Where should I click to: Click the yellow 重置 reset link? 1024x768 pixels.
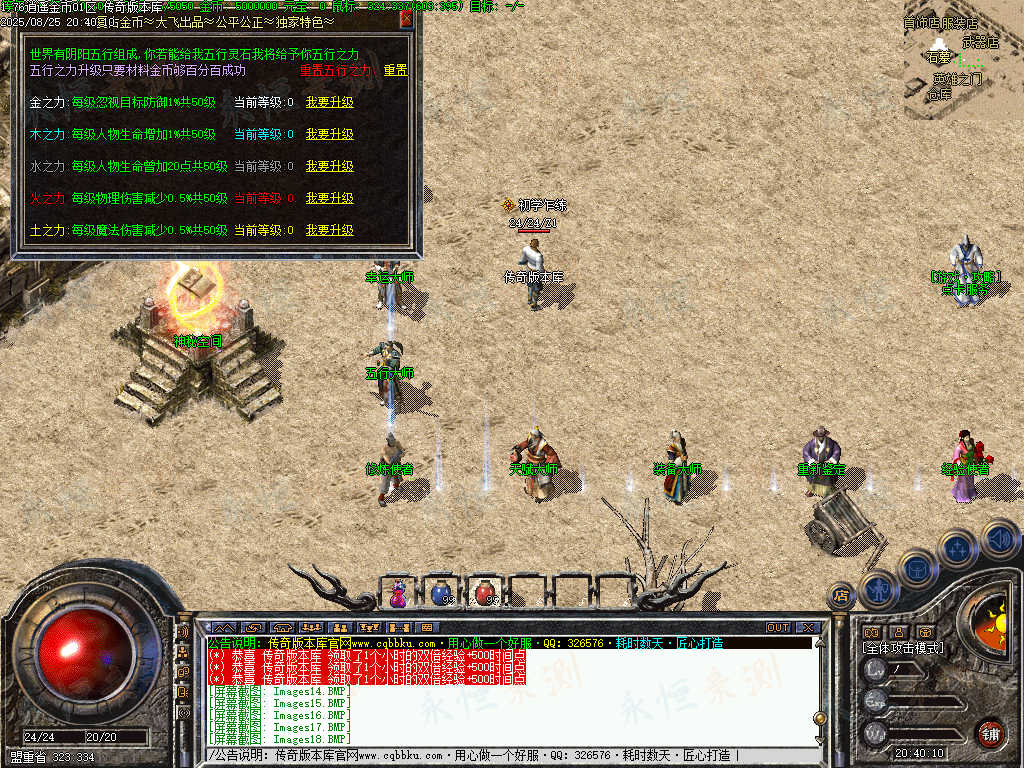(x=395, y=70)
